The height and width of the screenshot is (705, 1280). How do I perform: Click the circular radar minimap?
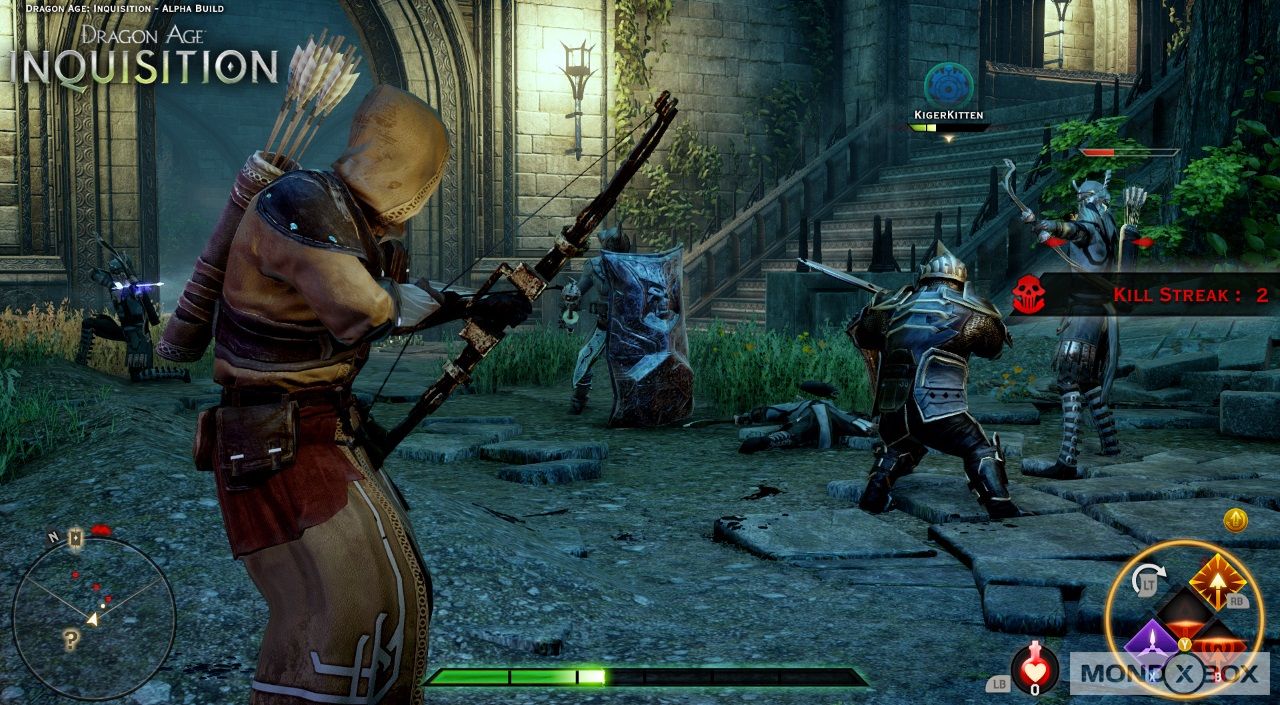[94, 617]
